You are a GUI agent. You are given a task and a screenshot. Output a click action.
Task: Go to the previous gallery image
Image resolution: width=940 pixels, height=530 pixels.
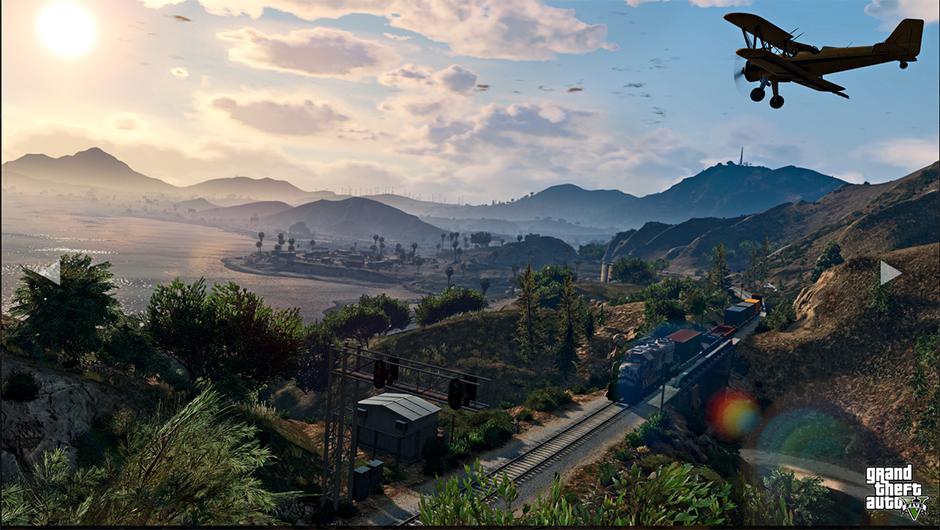click(49, 272)
